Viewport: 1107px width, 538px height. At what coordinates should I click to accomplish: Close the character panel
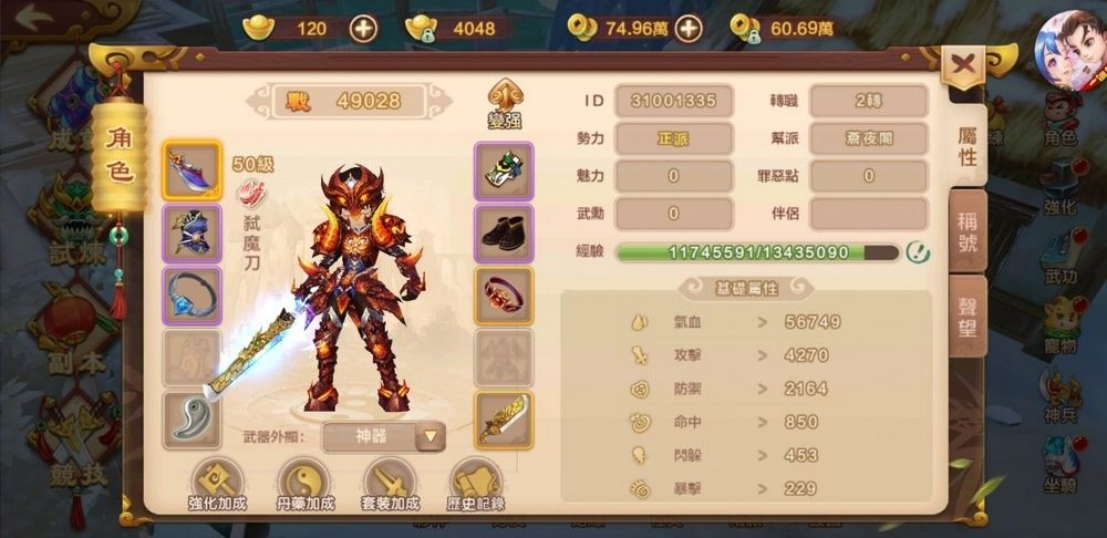tap(963, 66)
